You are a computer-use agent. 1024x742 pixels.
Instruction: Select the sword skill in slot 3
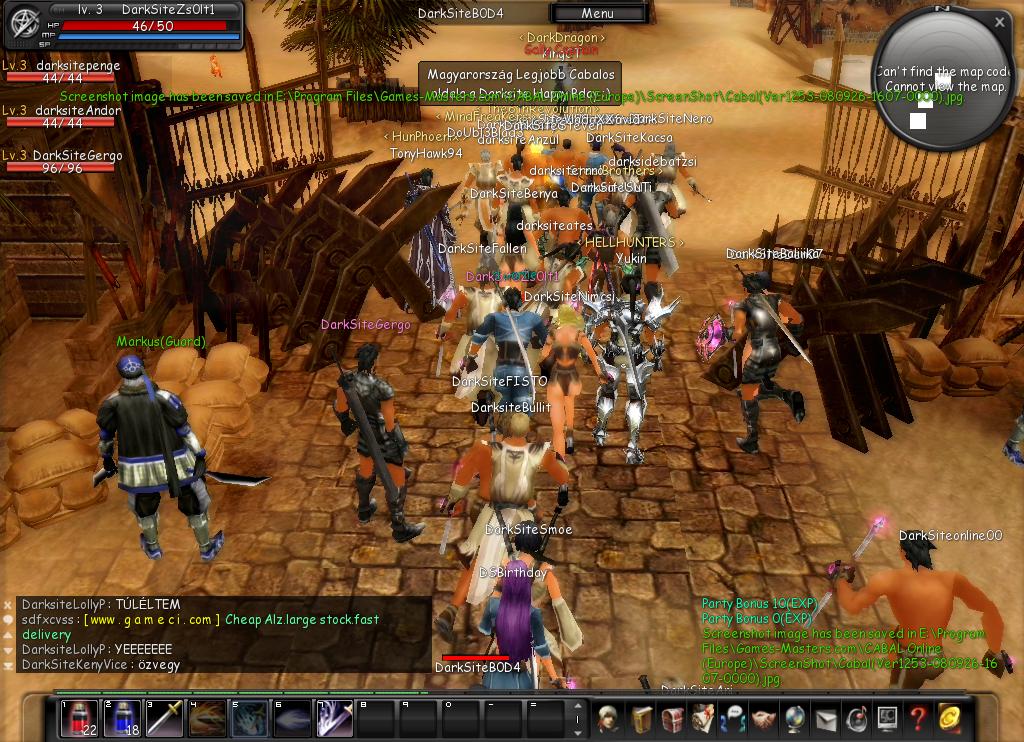pos(164,719)
